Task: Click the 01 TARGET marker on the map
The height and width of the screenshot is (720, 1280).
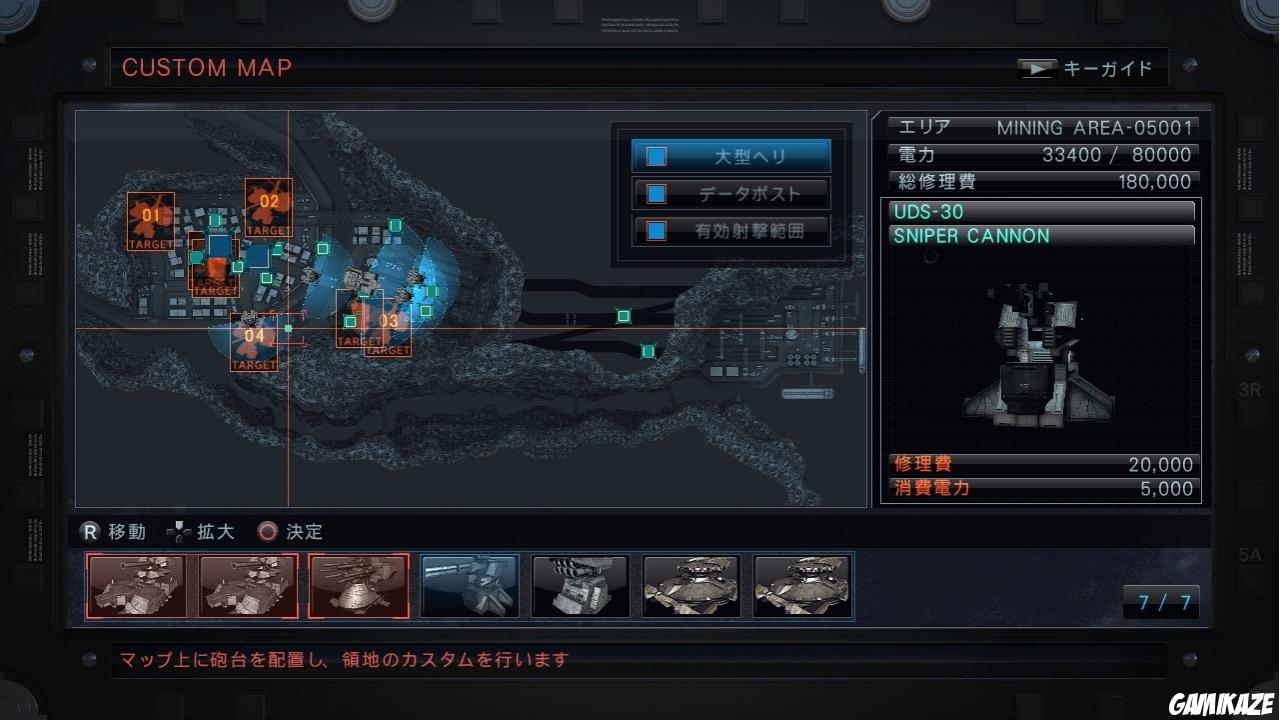Action: (x=150, y=218)
